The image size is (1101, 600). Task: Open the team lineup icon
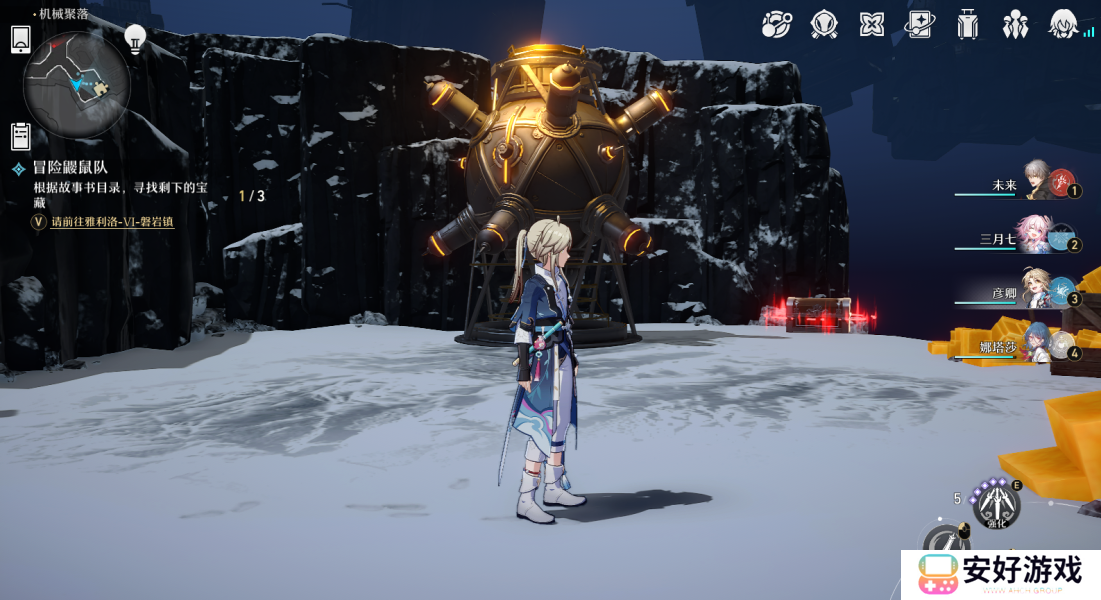pyautogui.click(x=1015, y=24)
